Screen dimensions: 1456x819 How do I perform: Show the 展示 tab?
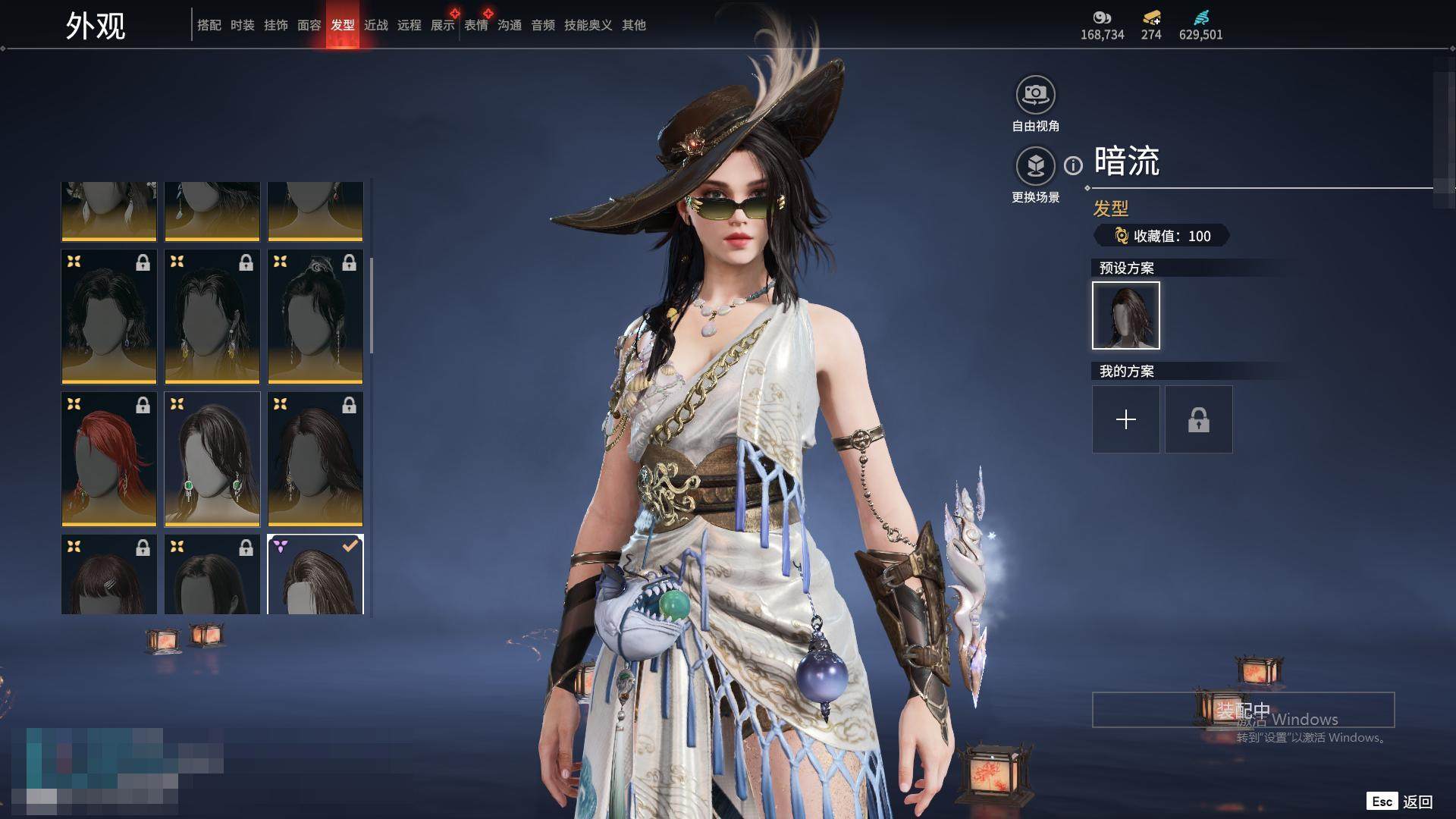pos(443,25)
